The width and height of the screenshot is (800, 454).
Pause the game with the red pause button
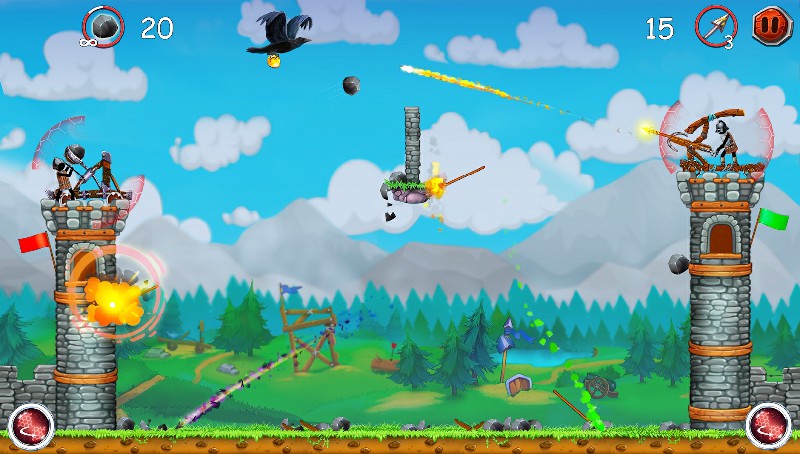point(771,25)
